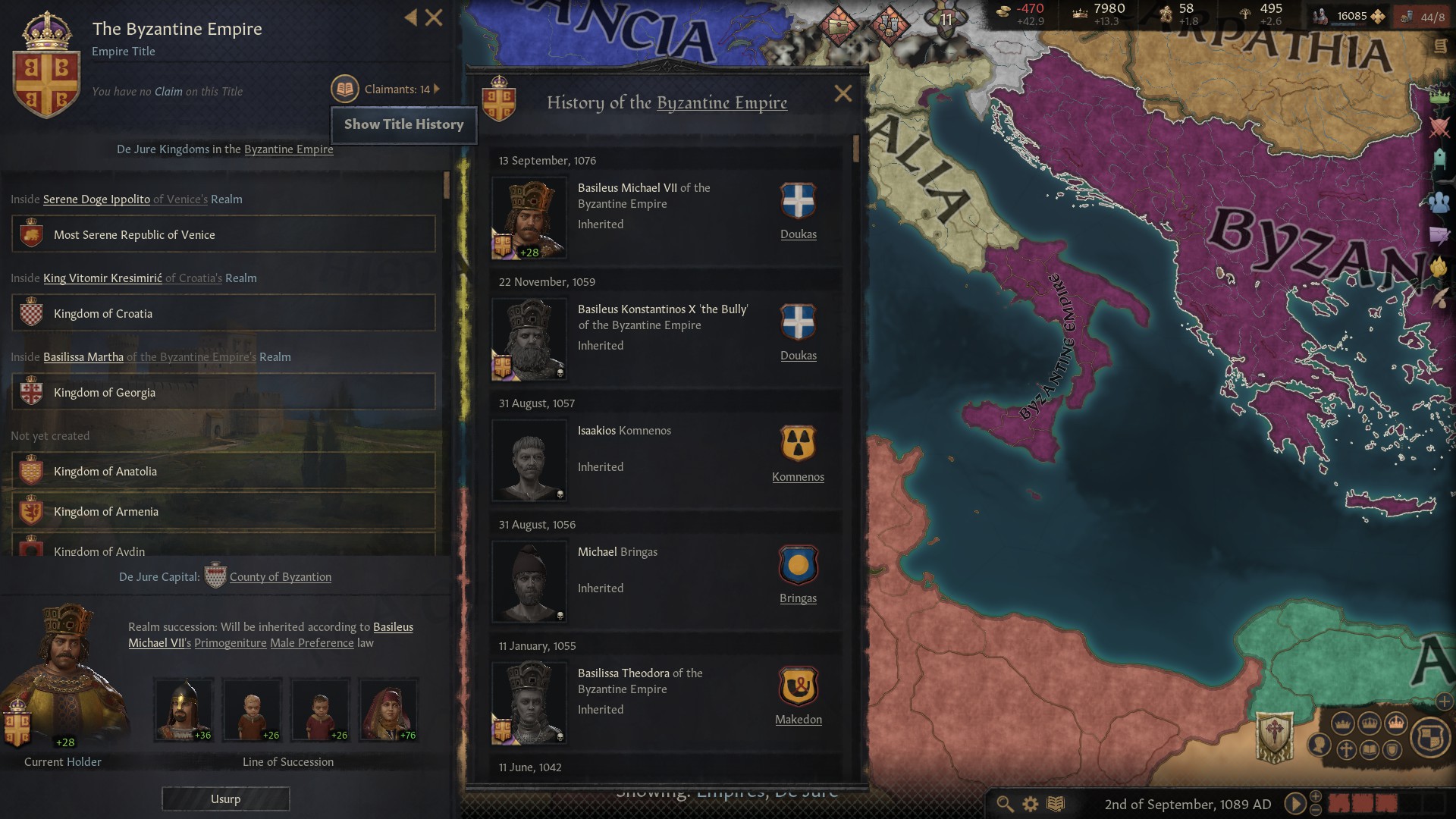Screen dimensions: 1456x819
Task: Click the gold treasury coin icon in top bar
Action: (1003, 11)
